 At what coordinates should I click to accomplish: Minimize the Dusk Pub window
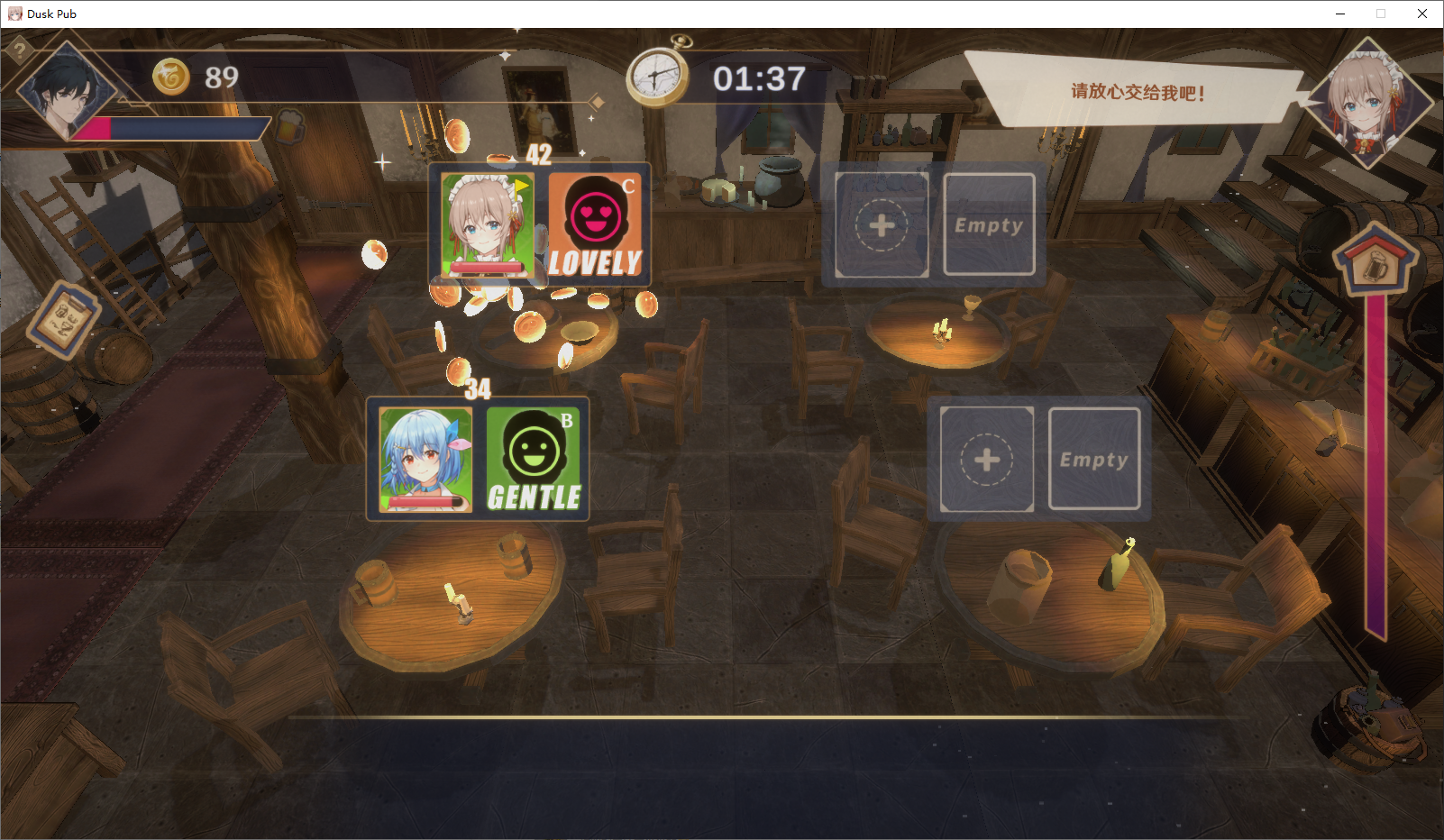tap(1340, 14)
